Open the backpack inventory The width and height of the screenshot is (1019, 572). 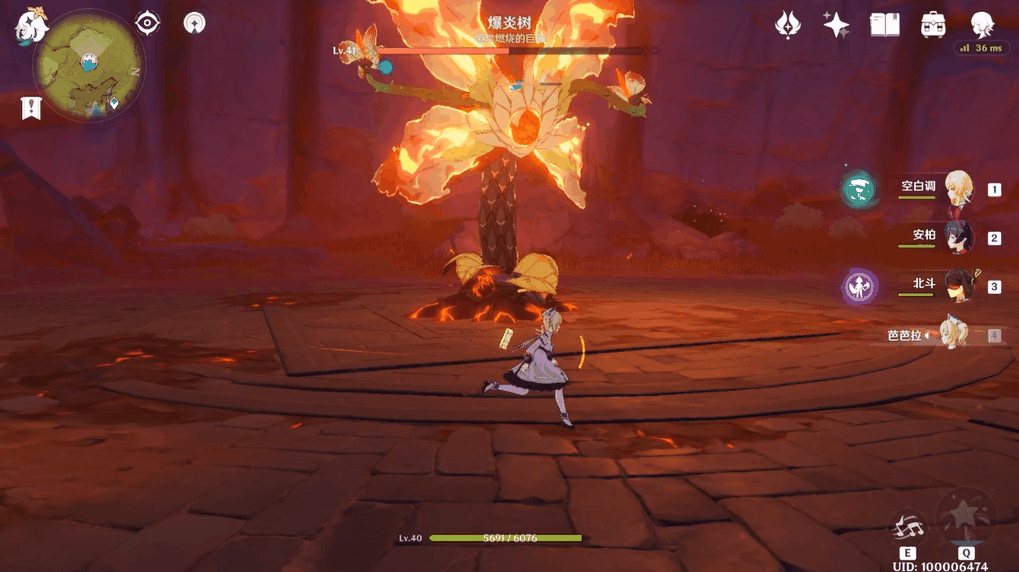click(x=933, y=25)
